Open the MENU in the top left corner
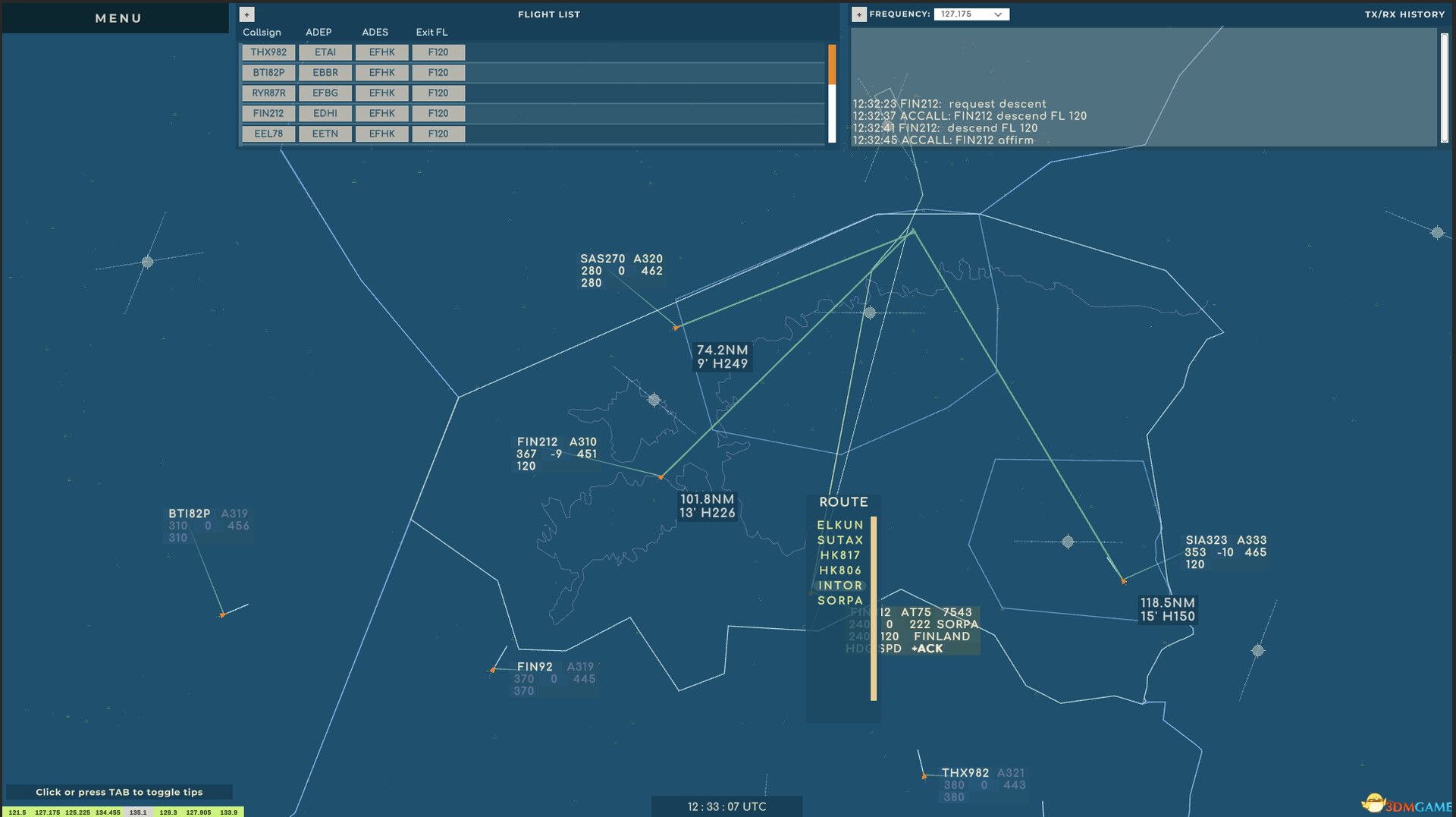This screenshot has height=817, width=1456. click(x=117, y=17)
